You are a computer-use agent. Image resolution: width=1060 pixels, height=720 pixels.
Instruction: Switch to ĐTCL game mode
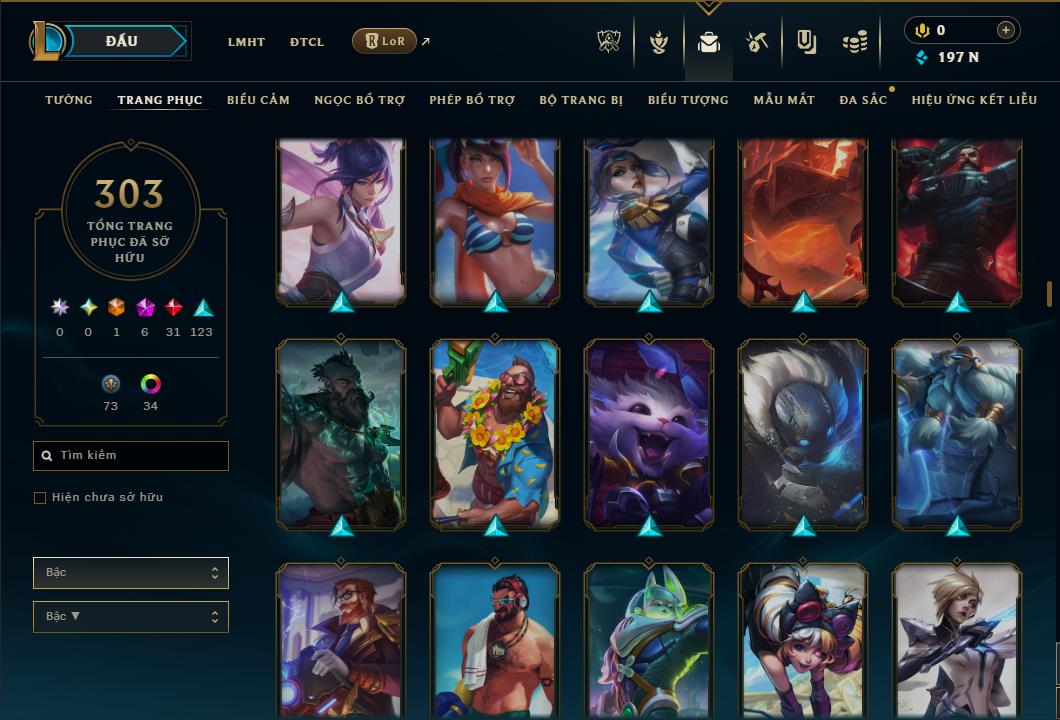[307, 42]
